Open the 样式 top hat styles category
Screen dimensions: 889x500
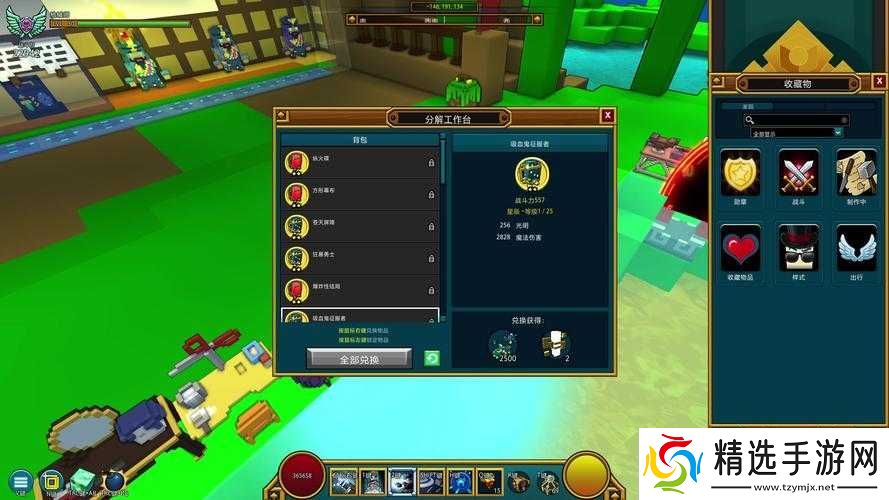pyautogui.click(x=798, y=248)
